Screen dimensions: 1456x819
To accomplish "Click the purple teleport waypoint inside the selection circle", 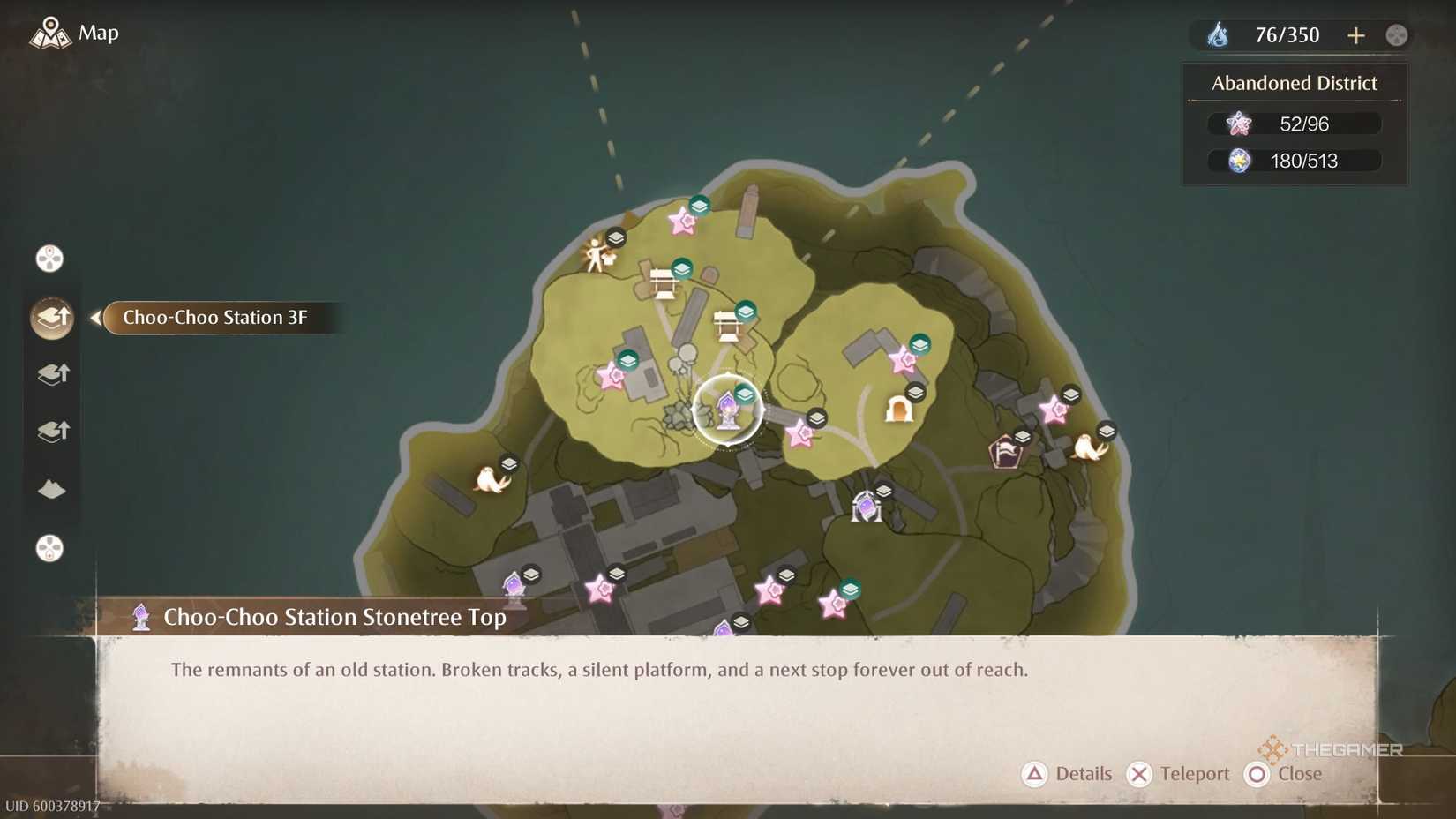I will (727, 408).
